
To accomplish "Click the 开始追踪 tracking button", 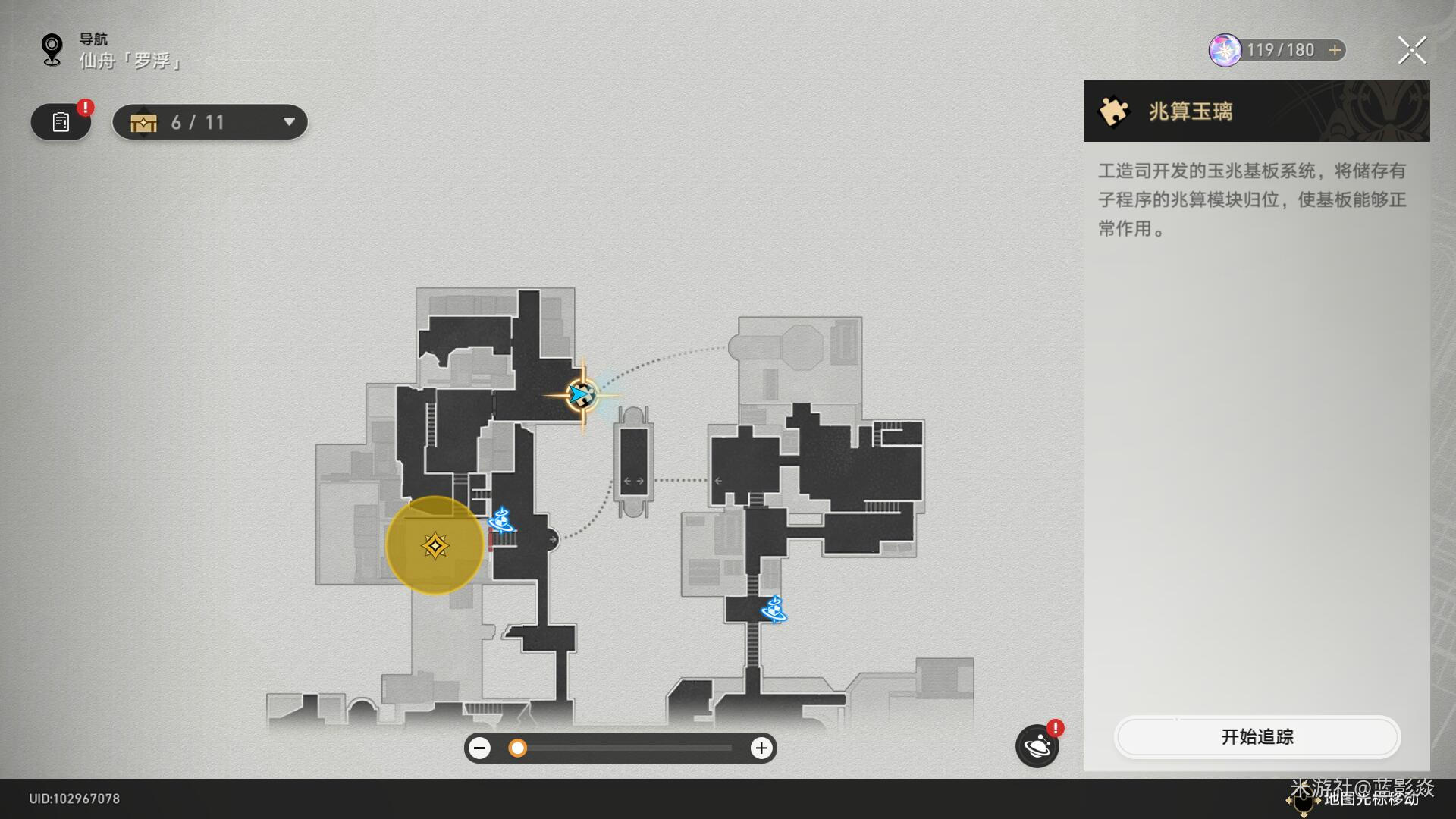I will 1257,736.
